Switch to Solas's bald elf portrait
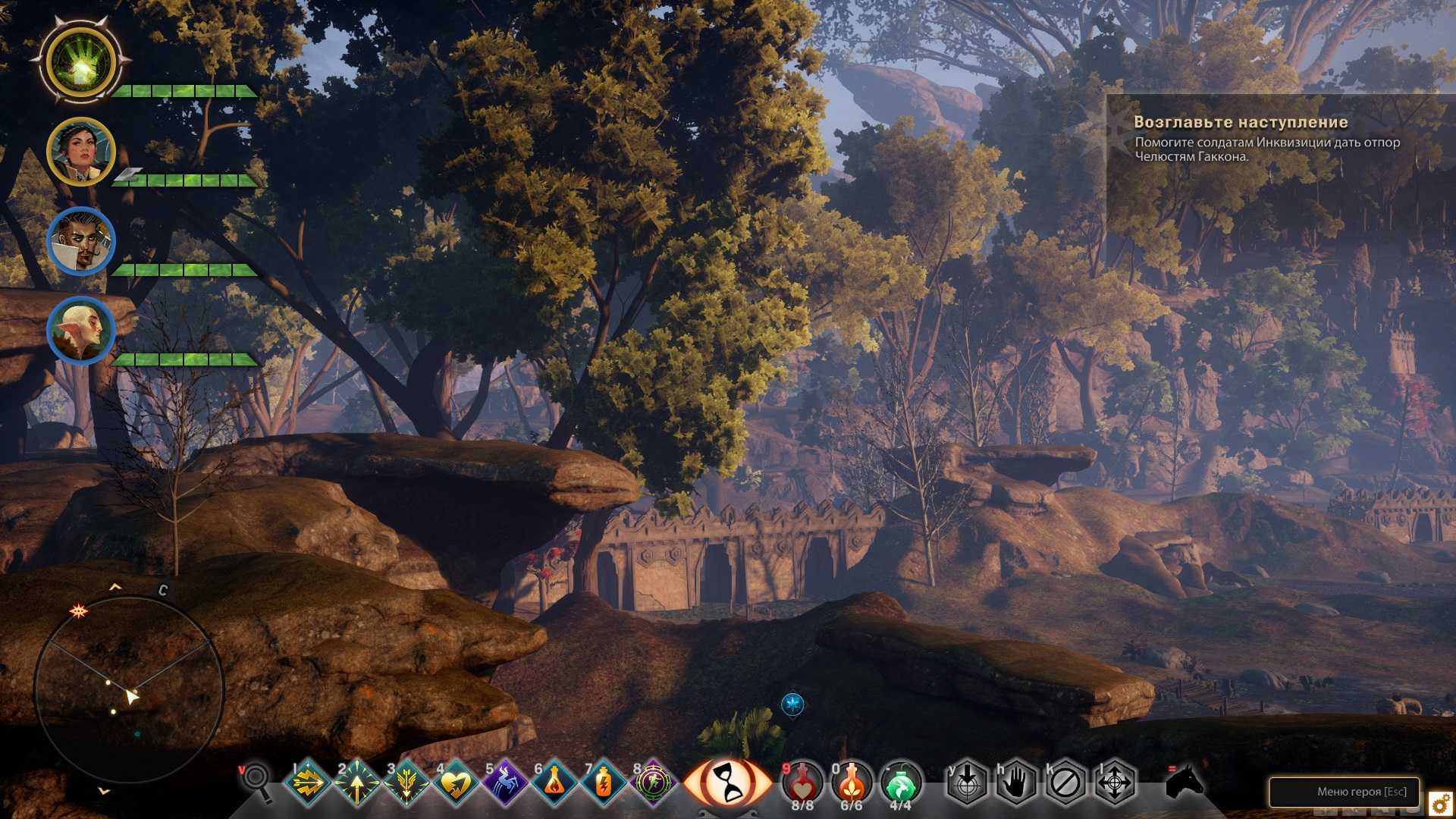The image size is (1456, 819). click(x=80, y=331)
